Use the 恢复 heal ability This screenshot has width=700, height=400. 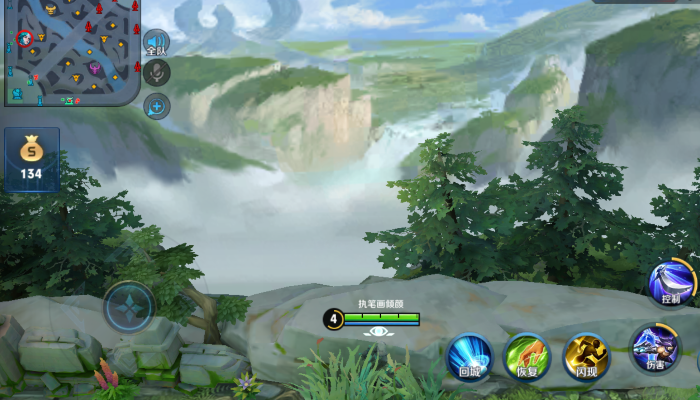coord(527,357)
